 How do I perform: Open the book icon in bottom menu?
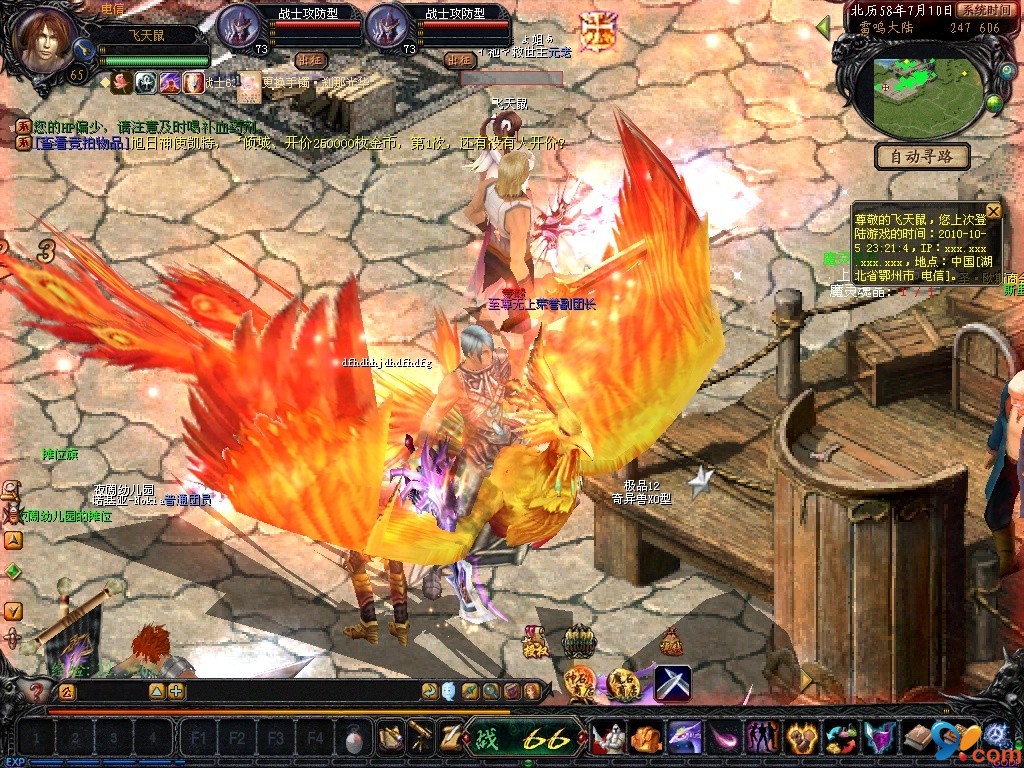click(x=915, y=739)
